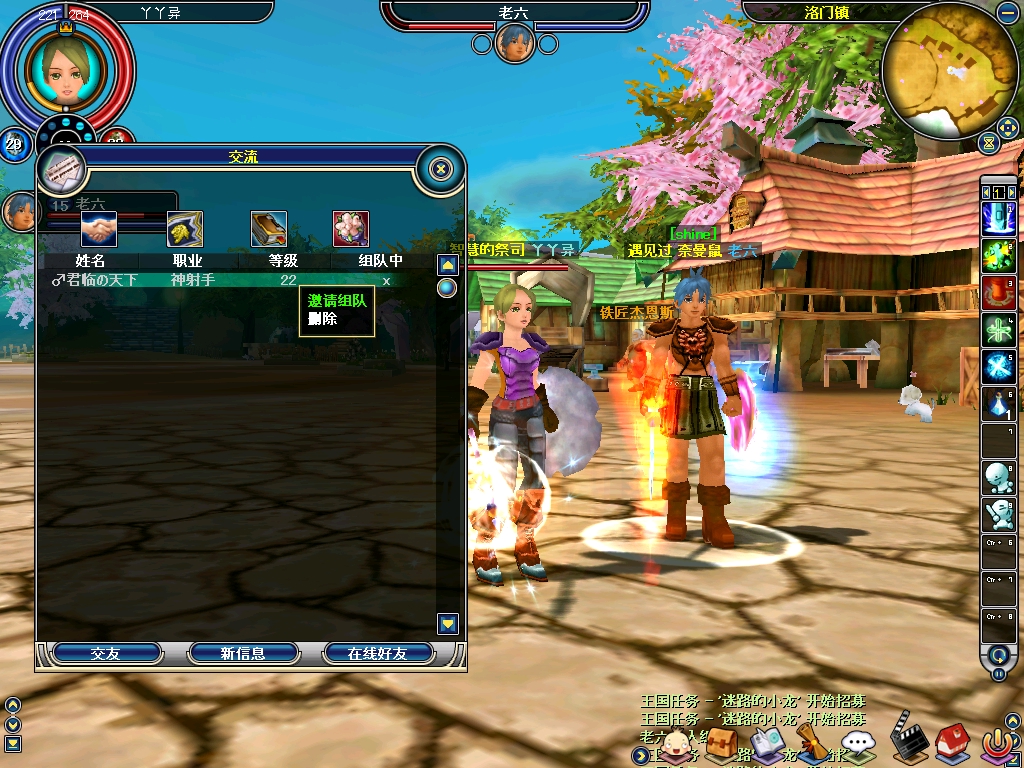Select 删除 to remove the friend
The image size is (1024, 768).
(x=323, y=319)
